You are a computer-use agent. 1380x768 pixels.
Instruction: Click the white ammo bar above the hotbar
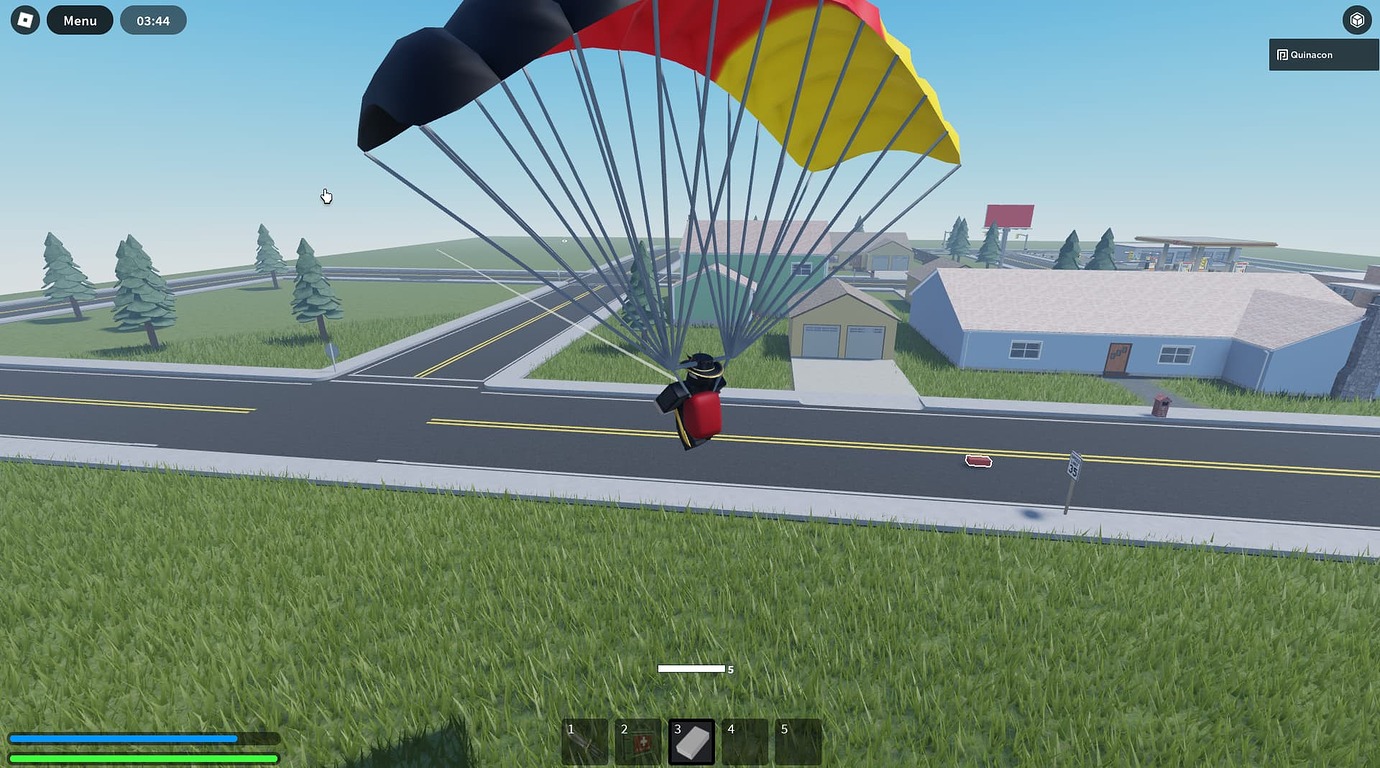tap(693, 668)
